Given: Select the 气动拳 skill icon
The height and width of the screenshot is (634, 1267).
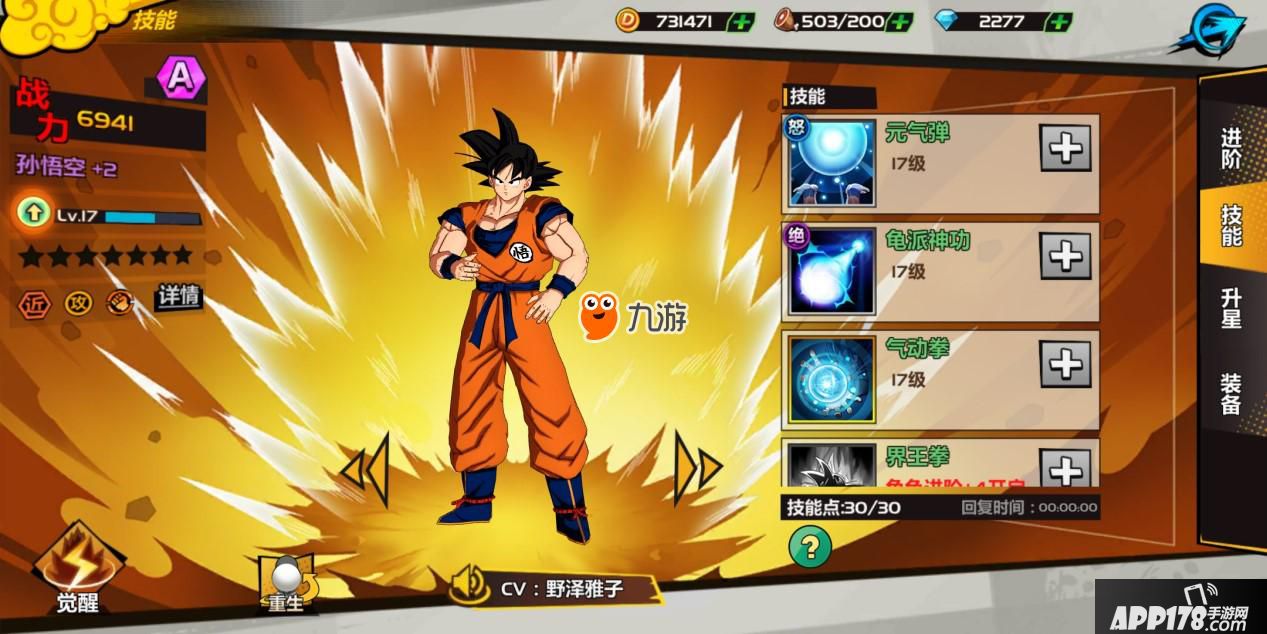Looking at the screenshot, I should coord(831,379).
